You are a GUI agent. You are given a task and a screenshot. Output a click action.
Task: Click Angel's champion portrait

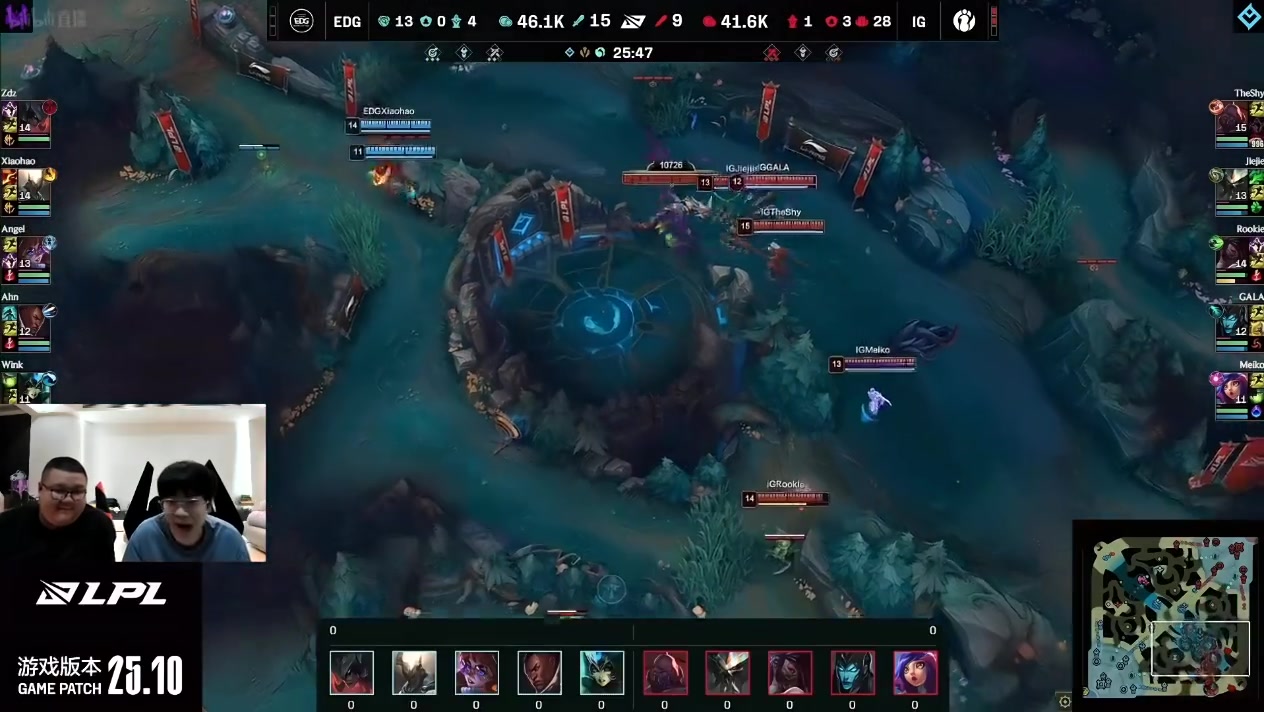(33, 254)
